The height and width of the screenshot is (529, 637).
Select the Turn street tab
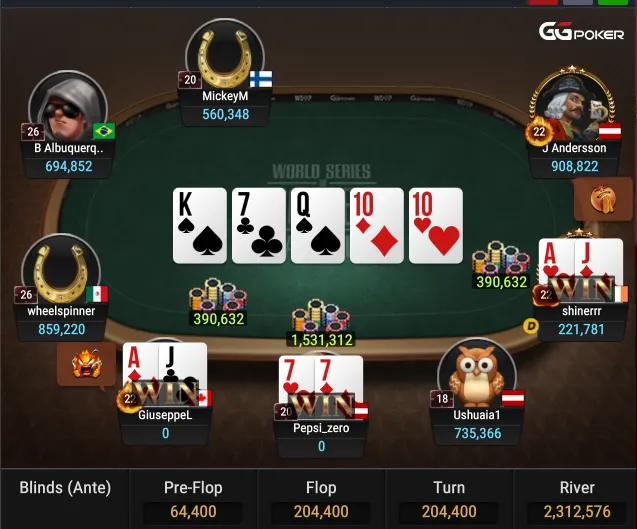point(449,498)
